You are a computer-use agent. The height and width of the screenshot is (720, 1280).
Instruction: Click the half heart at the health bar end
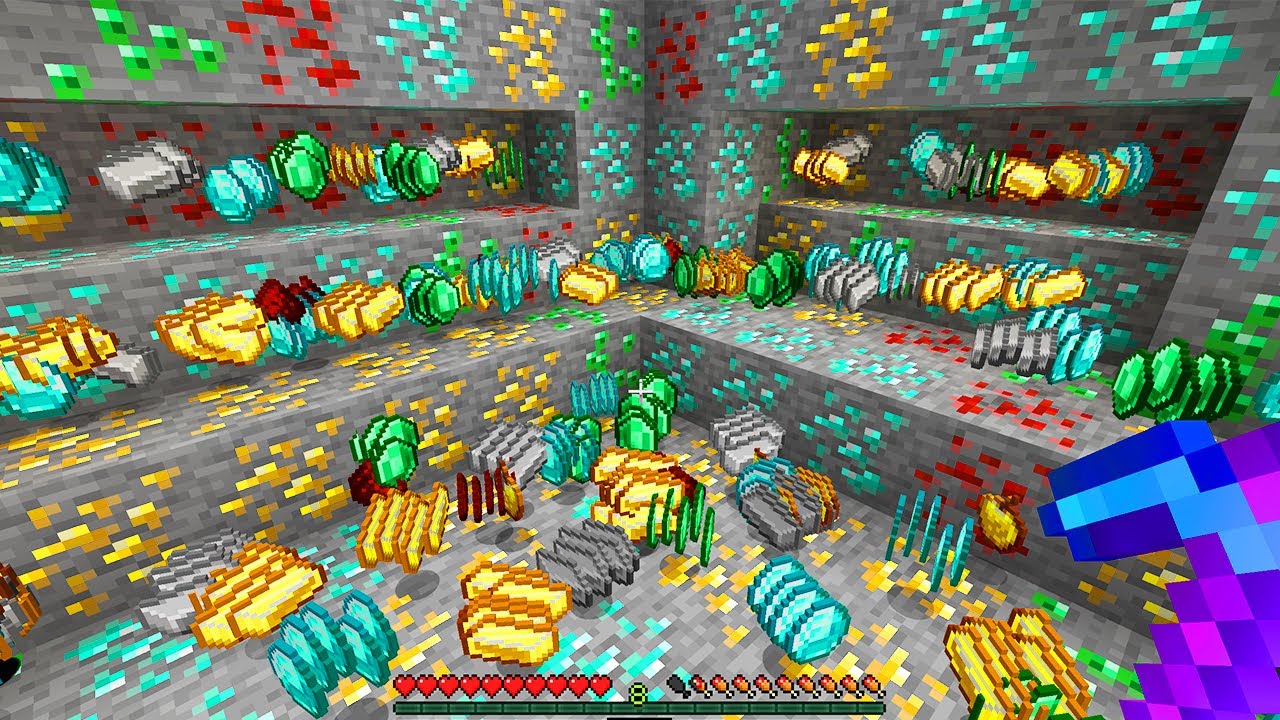pos(598,684)
